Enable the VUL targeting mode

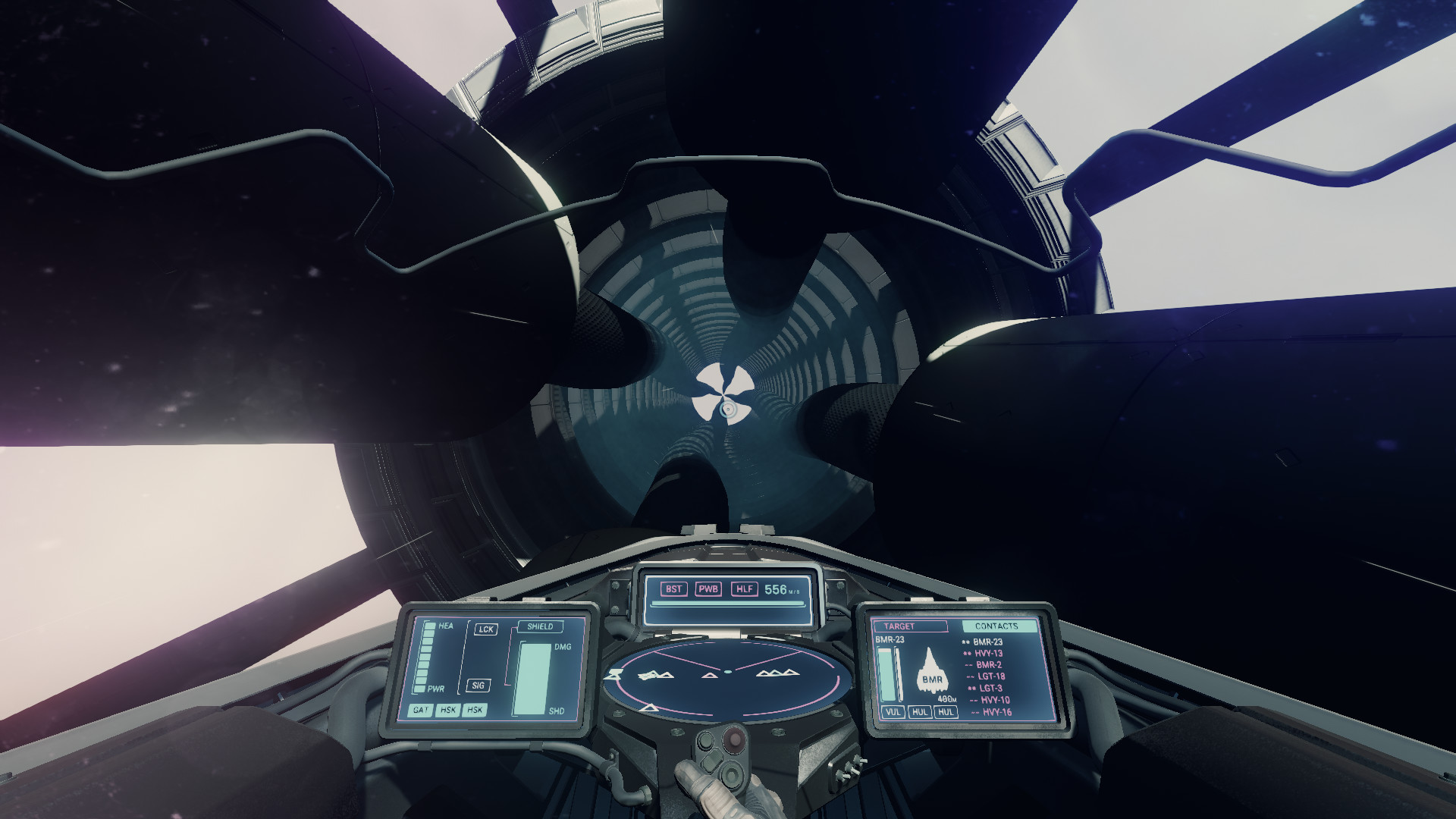tap(892, 712)
